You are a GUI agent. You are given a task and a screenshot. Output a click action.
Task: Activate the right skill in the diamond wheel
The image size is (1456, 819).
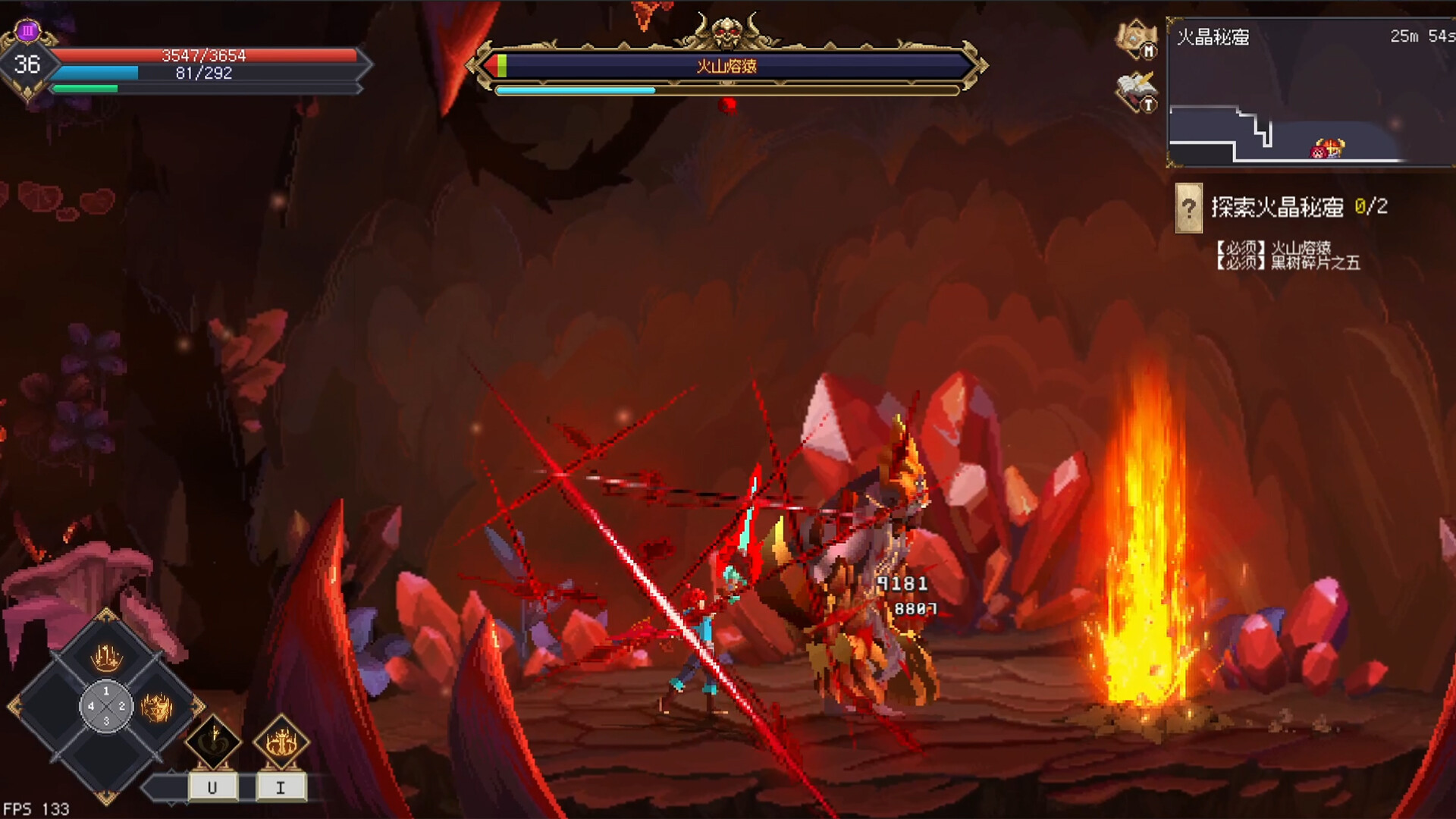pyautogui.click(x=157, y=708)
